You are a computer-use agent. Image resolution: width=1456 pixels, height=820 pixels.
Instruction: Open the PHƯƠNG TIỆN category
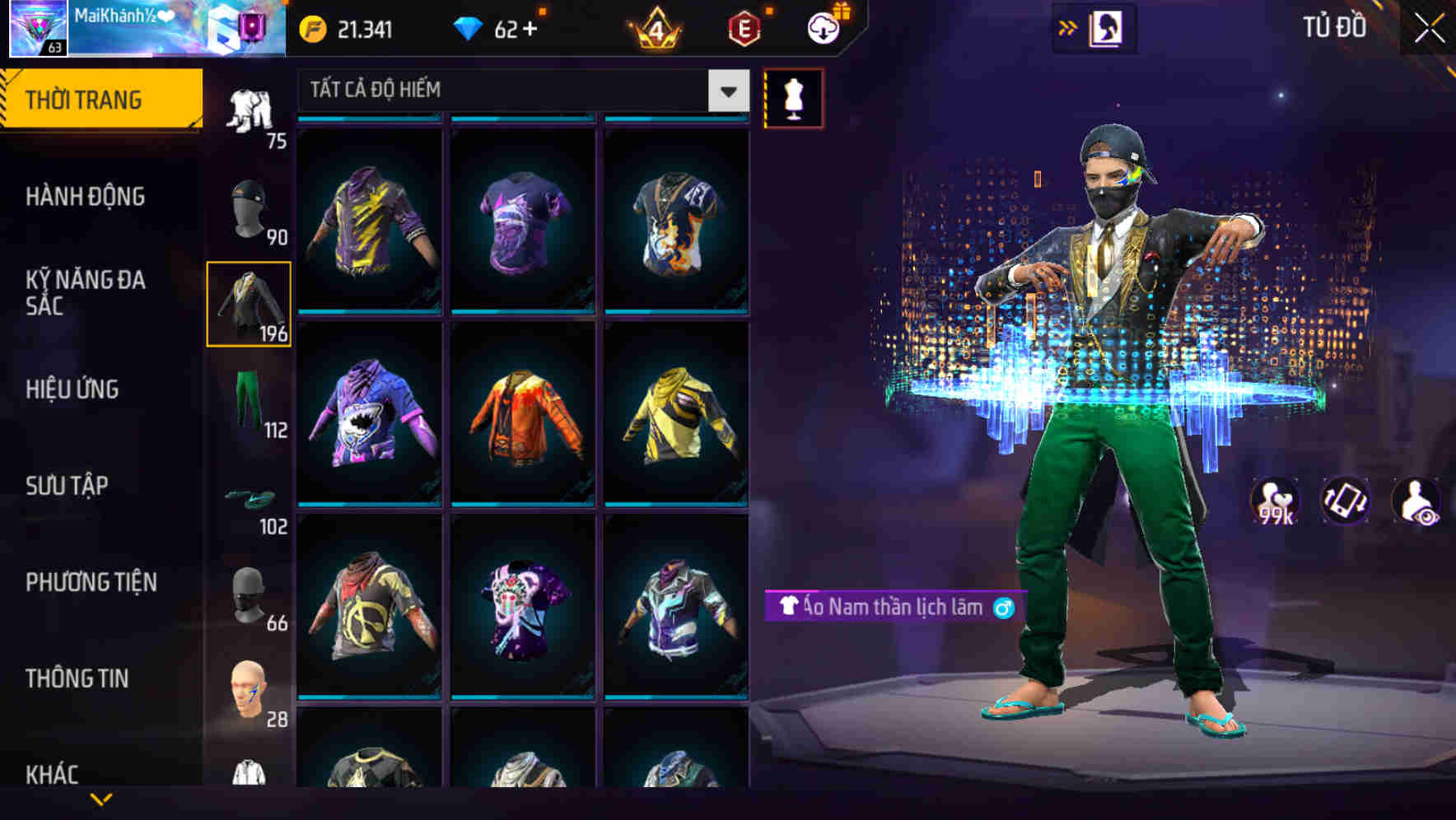[x=91, y=581]
